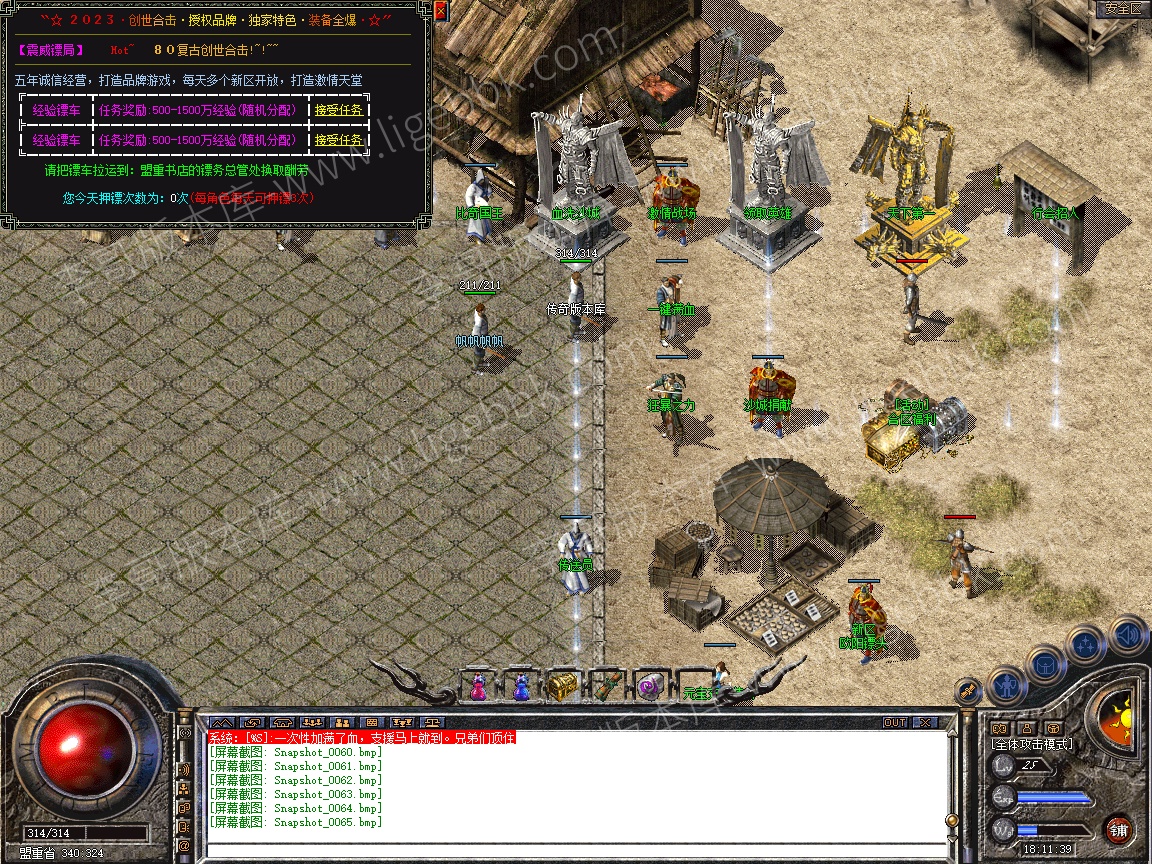Toggle the sound speaker icon by chat
Screen dimensions: 1152x864
tap(184, 770)
